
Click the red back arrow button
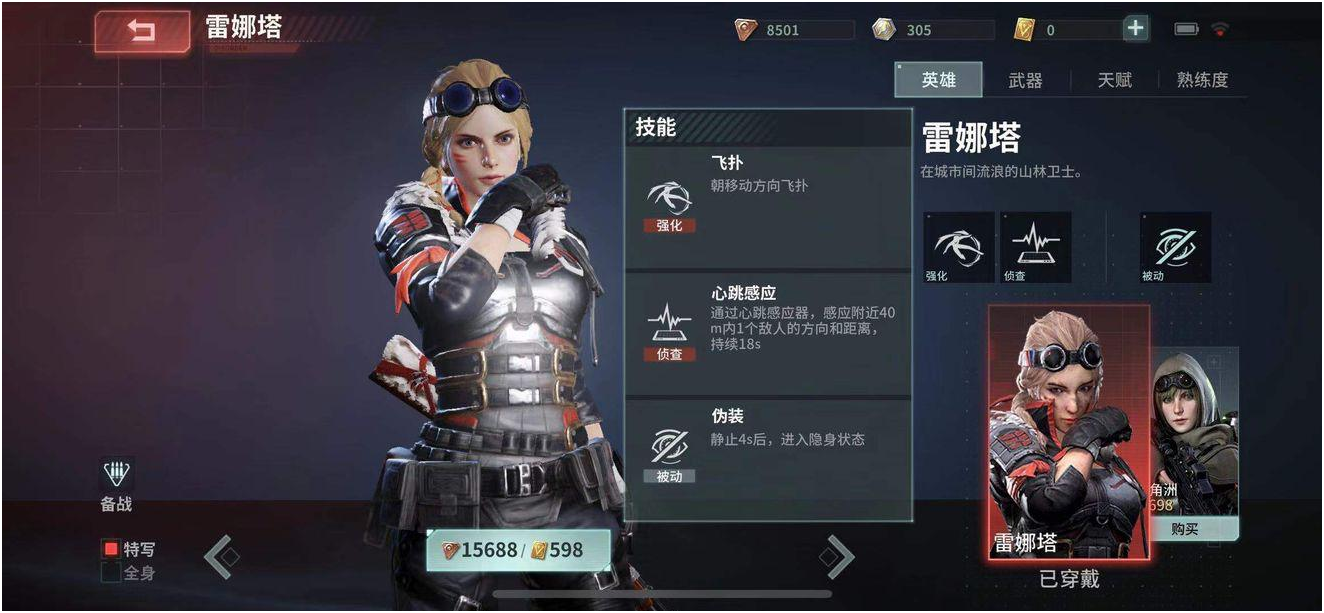142,32
